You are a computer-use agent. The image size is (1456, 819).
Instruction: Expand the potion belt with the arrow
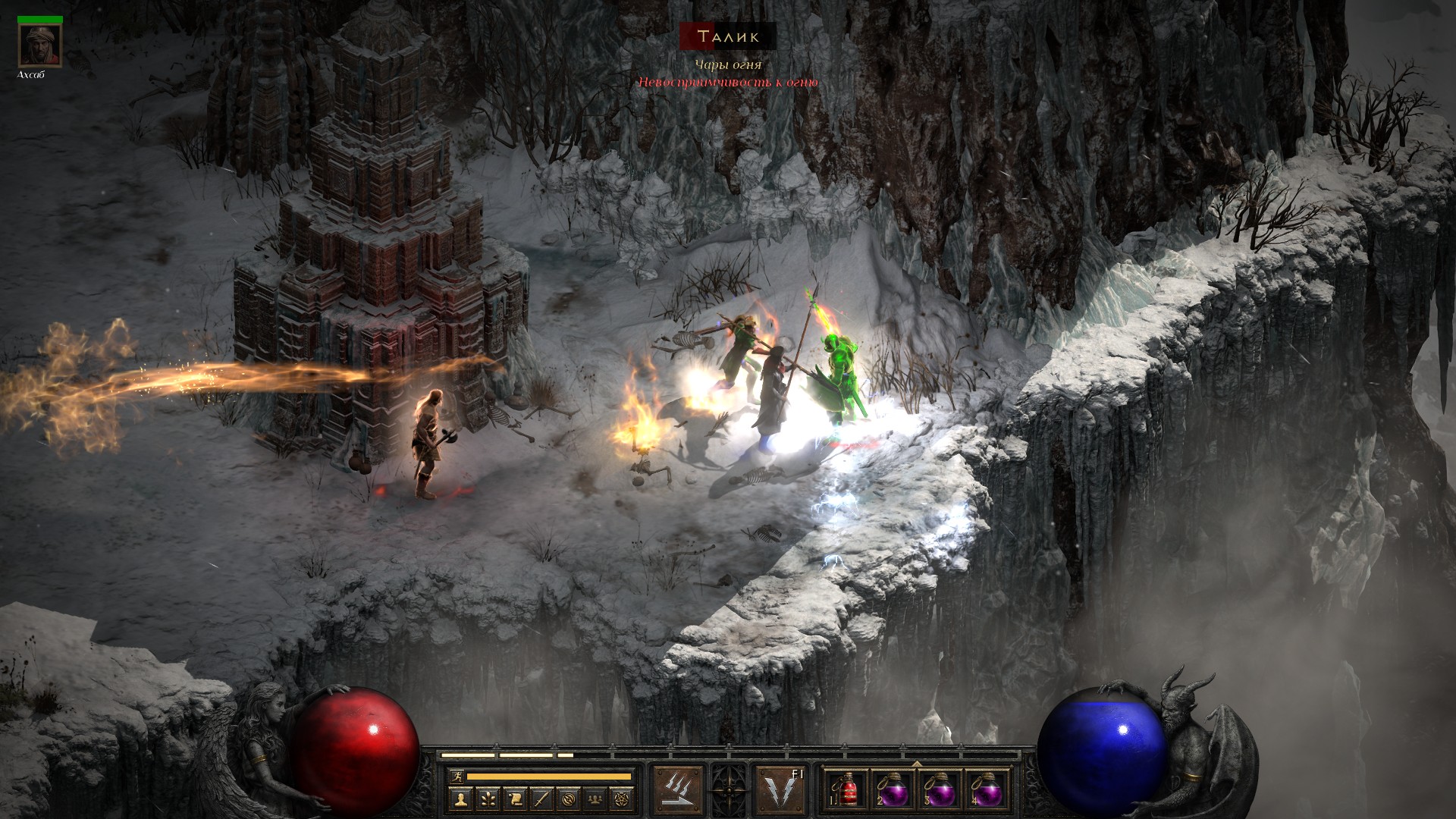pos(916,764)
